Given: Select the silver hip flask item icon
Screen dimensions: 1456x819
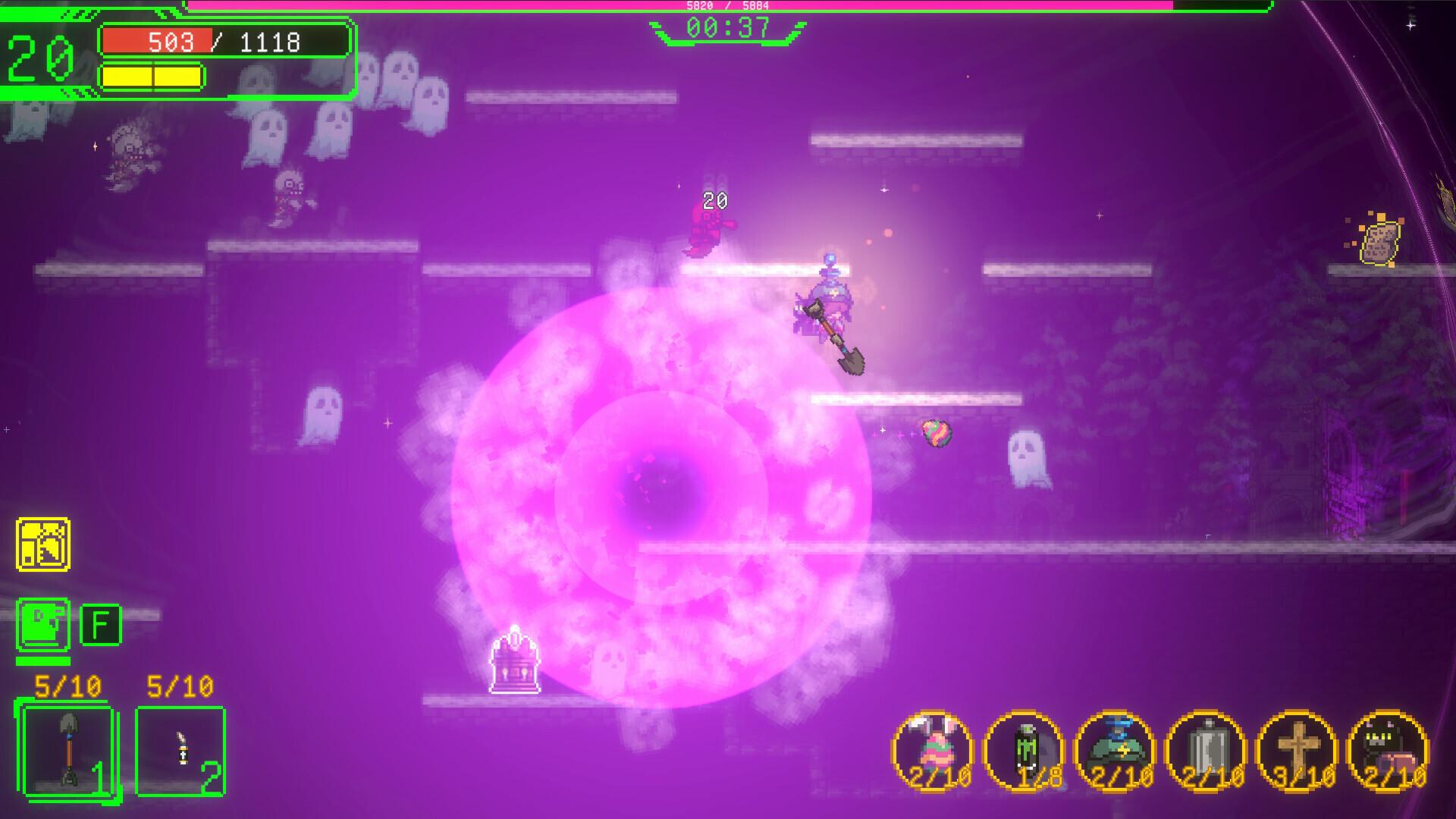Looking at the screenshot, I should click(1206, 751).
